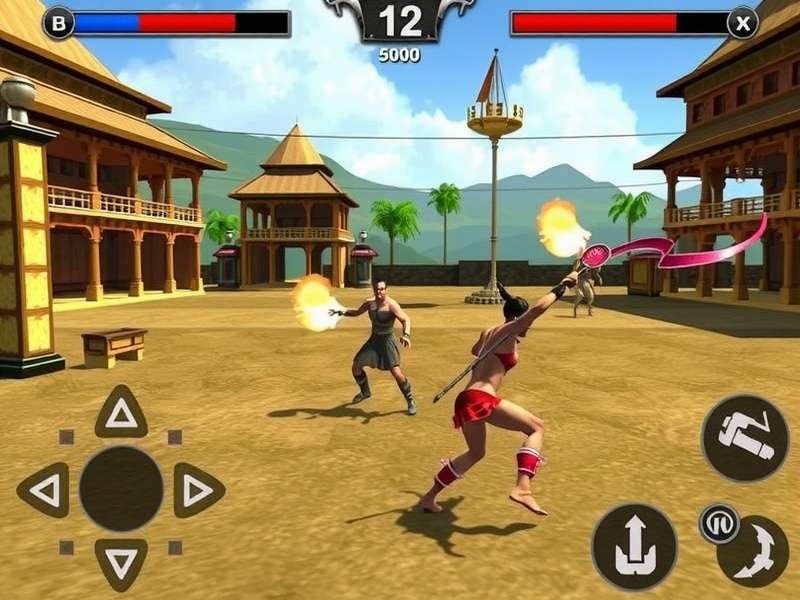The image size is (800, 600).
Task: Click the X badge beside the right health bar
Action: 742,22
